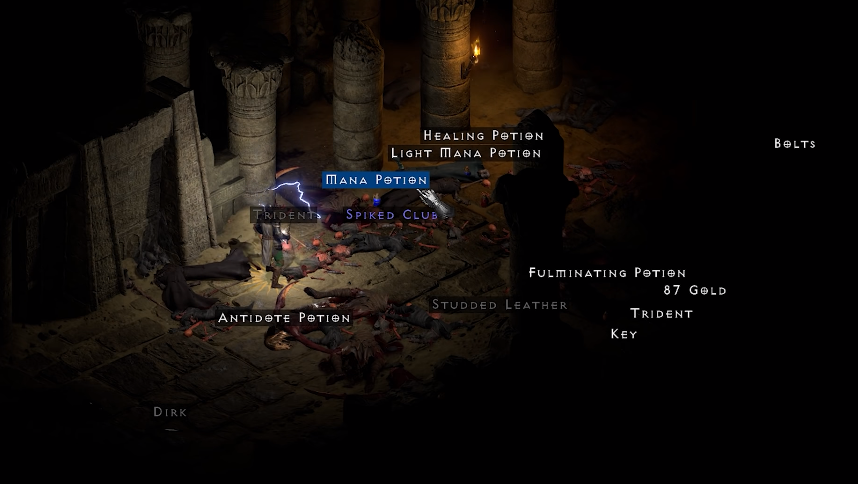Pick up the Antidote Potion
The height and width of the screenshot is (484, 858).
(x=284, y=318)
